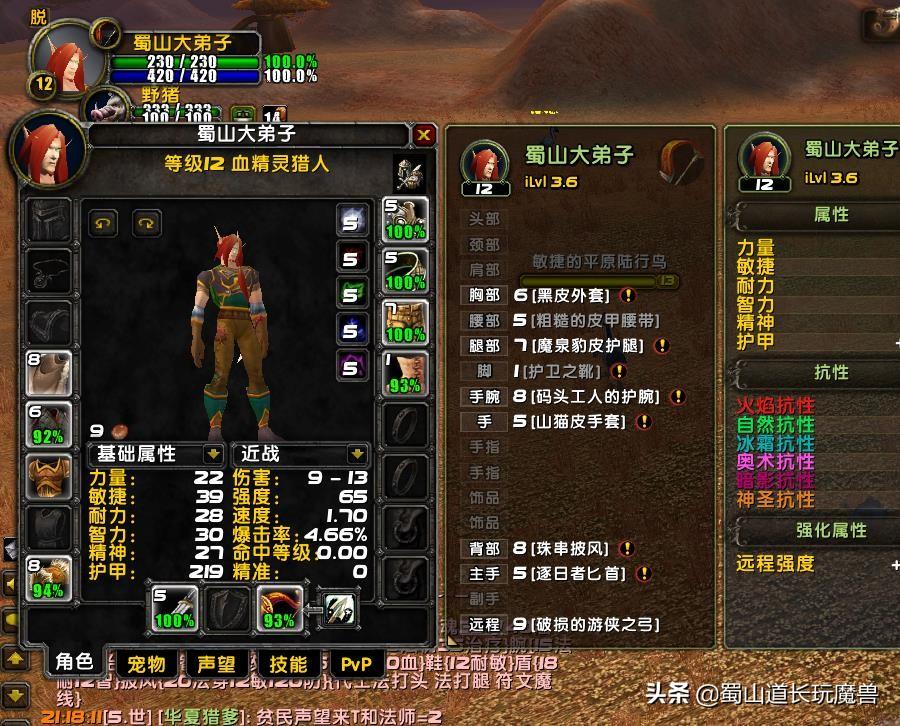Rotate character model left
Viewport: 900px width, 726px height.
coord(103,223)
